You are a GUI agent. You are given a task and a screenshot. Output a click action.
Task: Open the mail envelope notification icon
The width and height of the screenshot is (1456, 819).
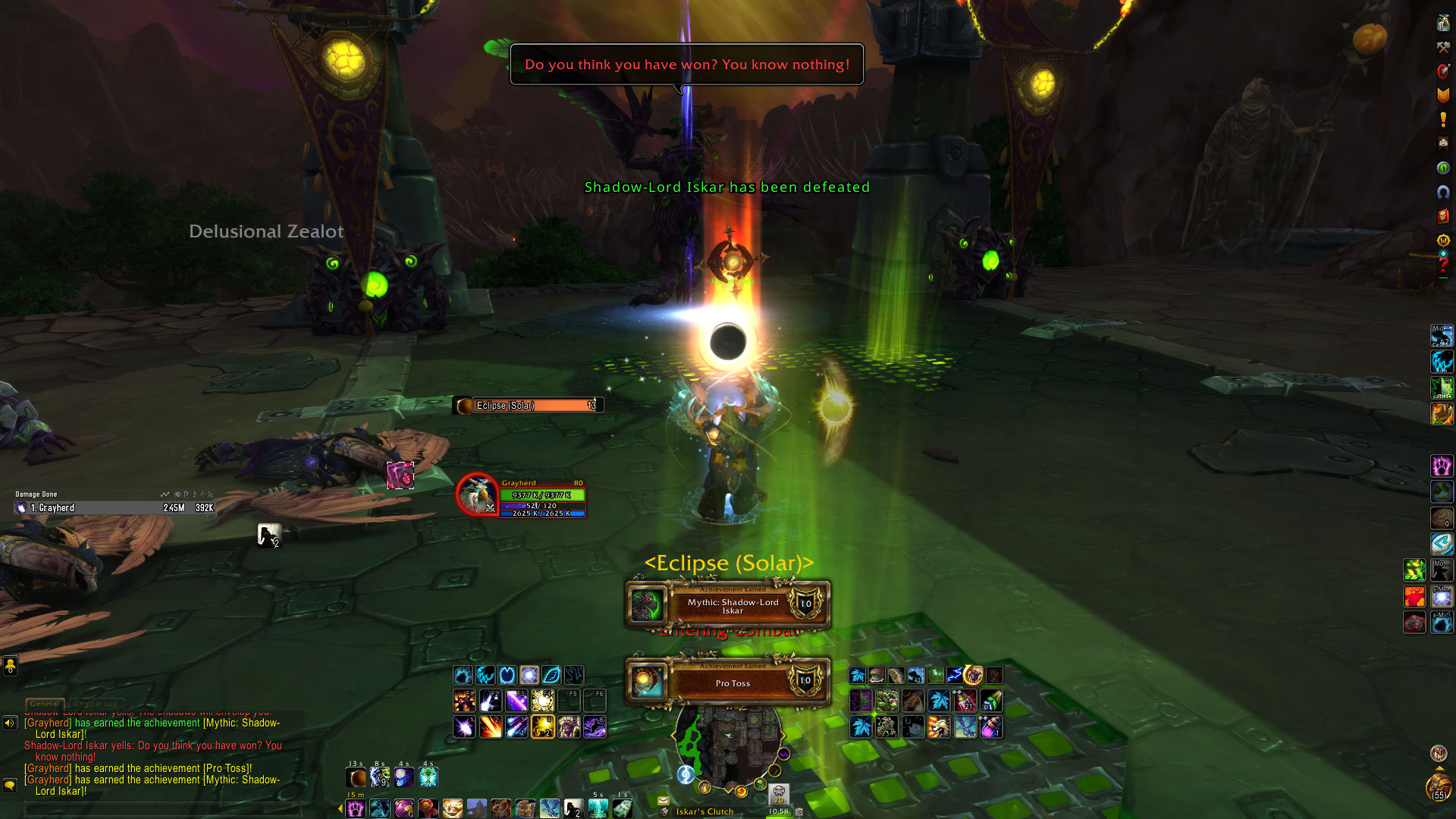click(x=664, y=800)
